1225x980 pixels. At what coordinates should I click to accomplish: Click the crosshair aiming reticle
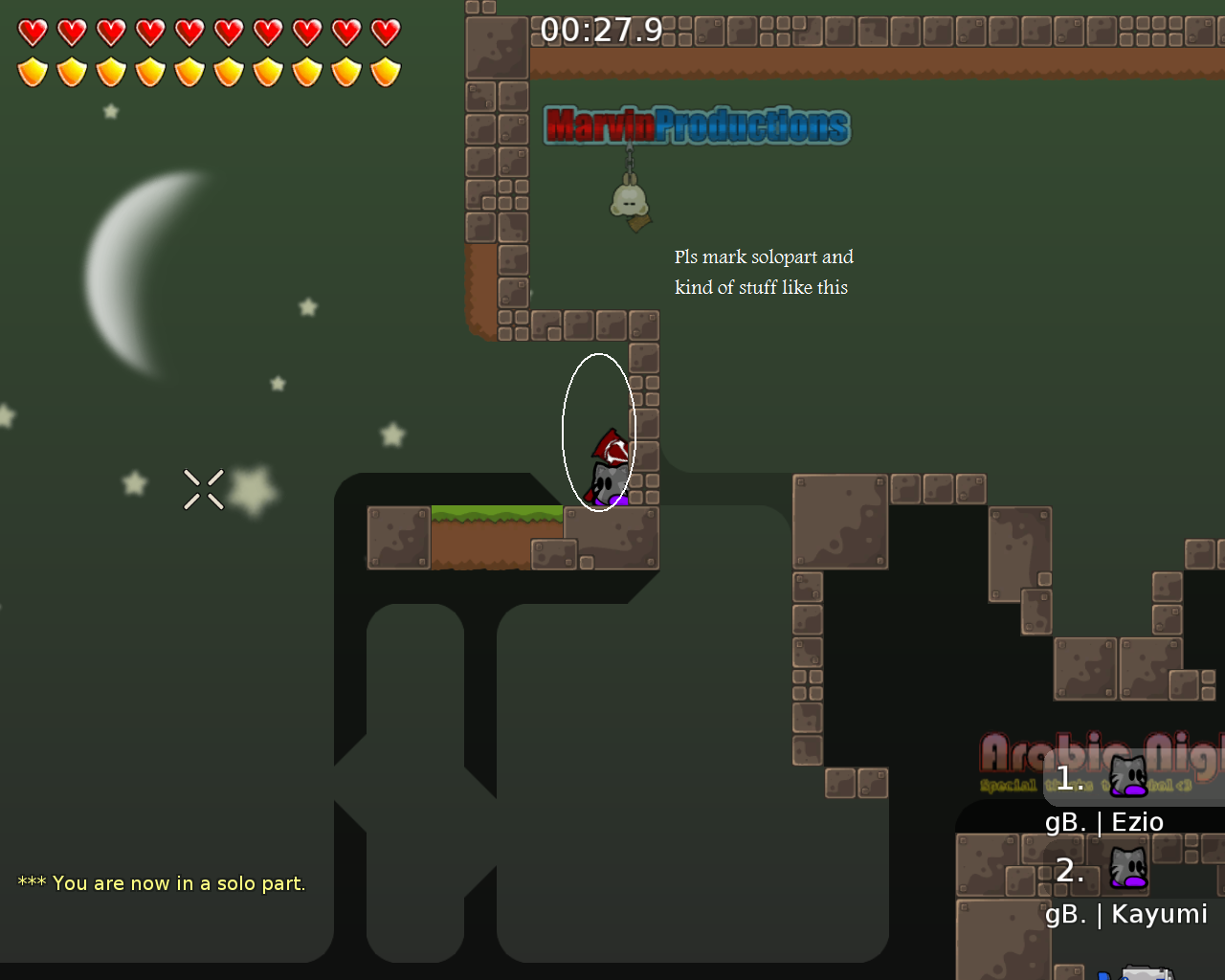[x=203, y=489]
